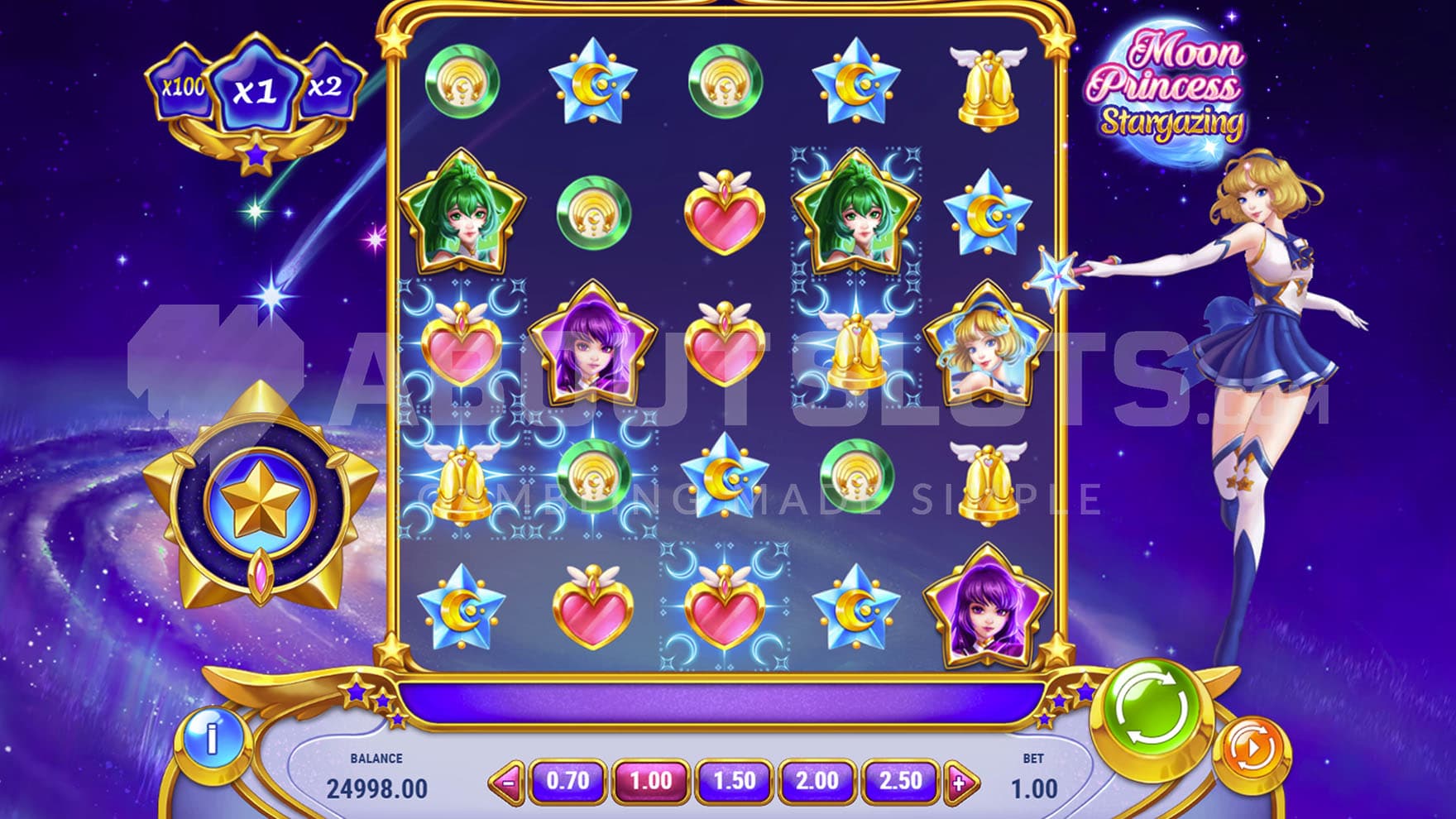Increase the bet with the plus arrow
The height and width of the screenshot is (819, 1456).
point(960,782)
